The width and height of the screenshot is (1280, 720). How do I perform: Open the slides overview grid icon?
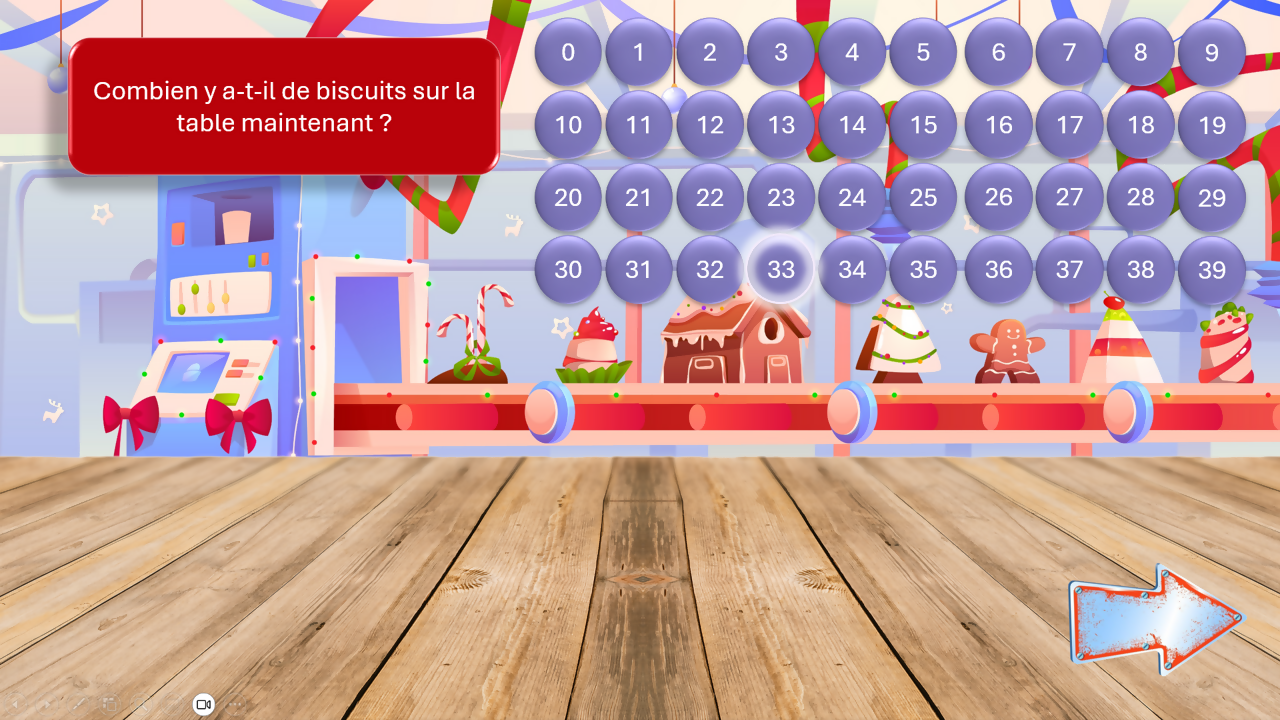(108, 704)
